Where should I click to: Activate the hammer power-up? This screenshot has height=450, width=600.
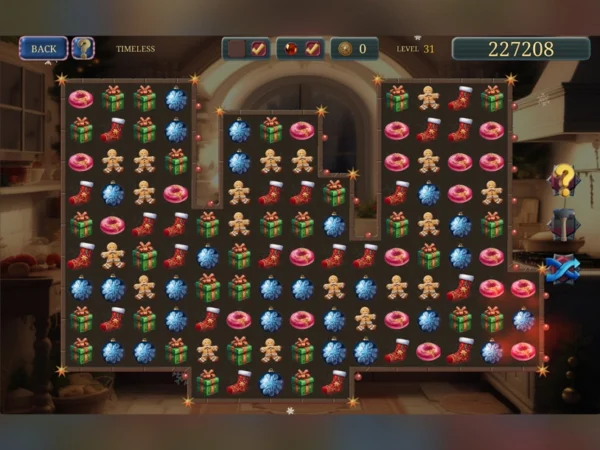click(564, 225)
